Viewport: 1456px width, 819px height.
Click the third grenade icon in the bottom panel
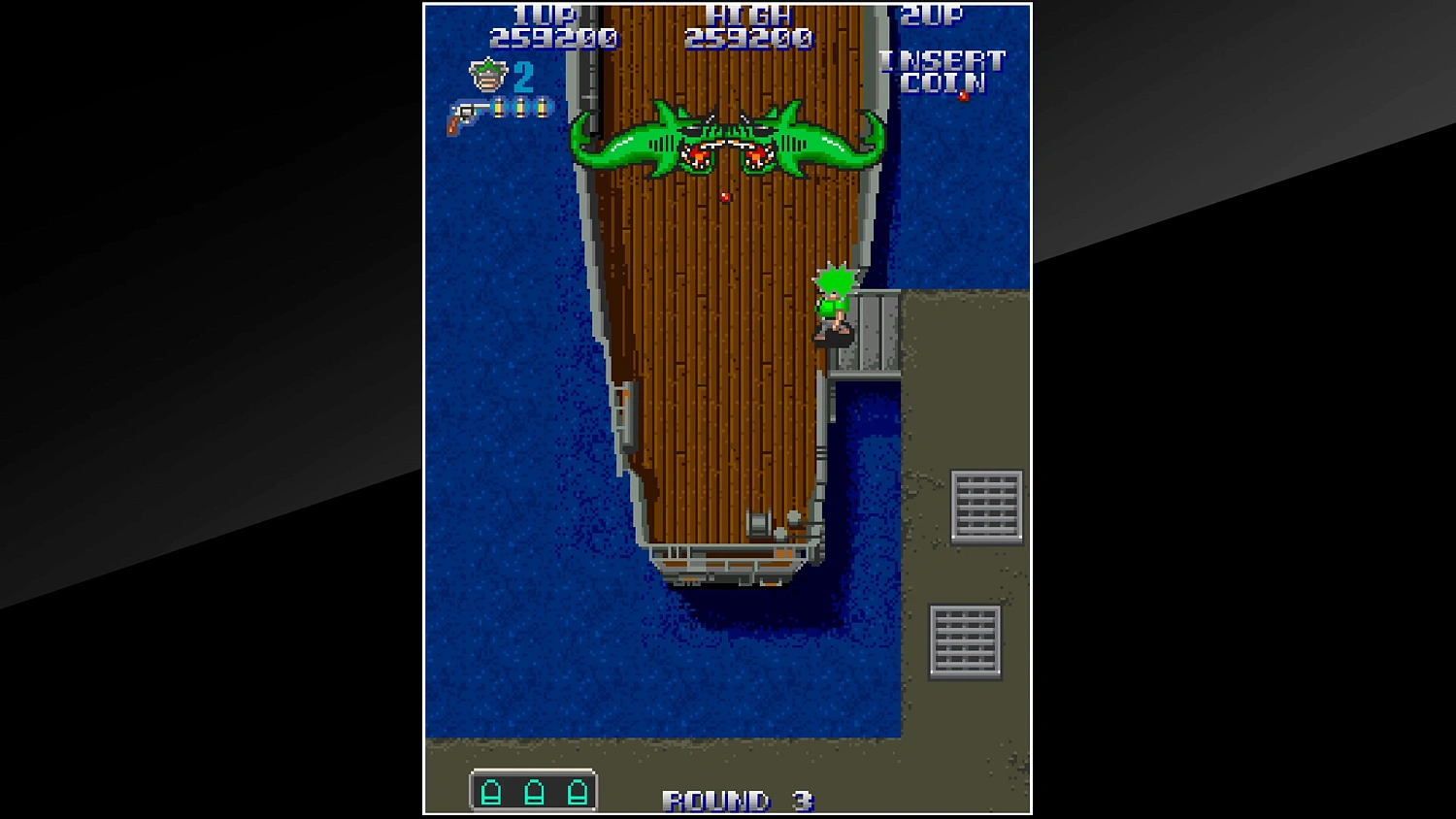(578, 793)
